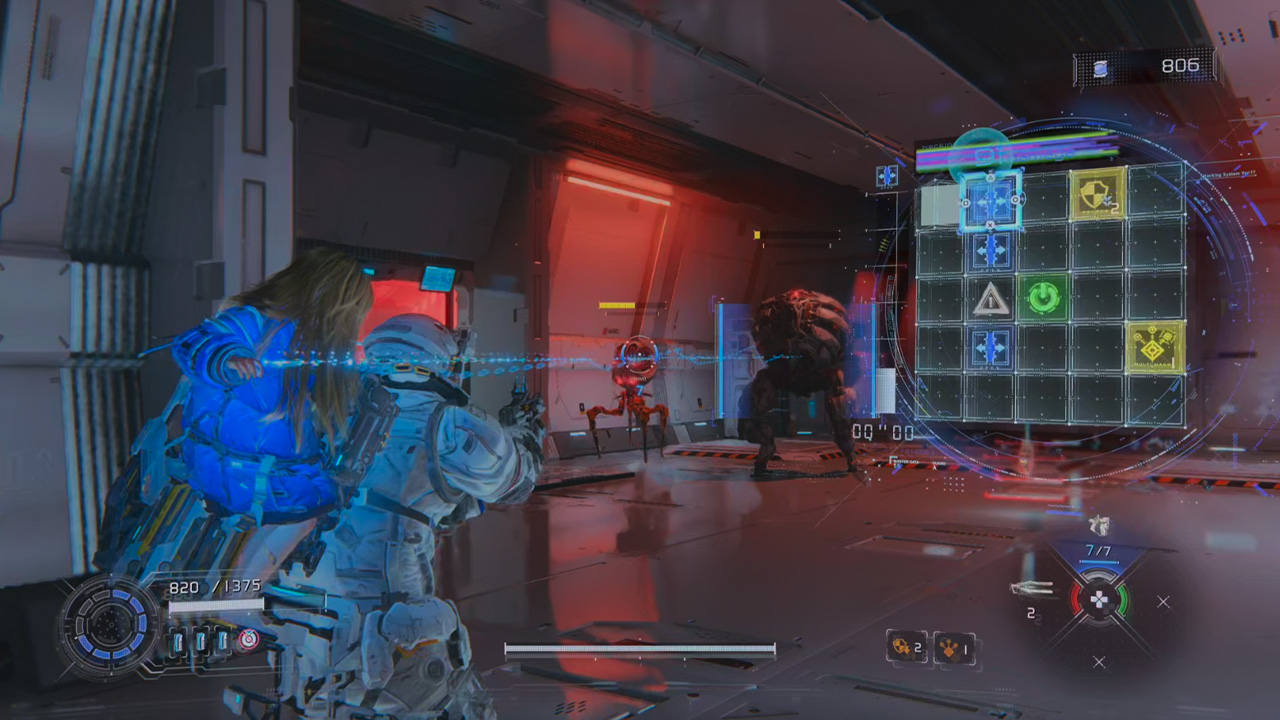Click the white progress bar at bottom center
This screenshot has width=1280, height=720.
tap(640, 650)
